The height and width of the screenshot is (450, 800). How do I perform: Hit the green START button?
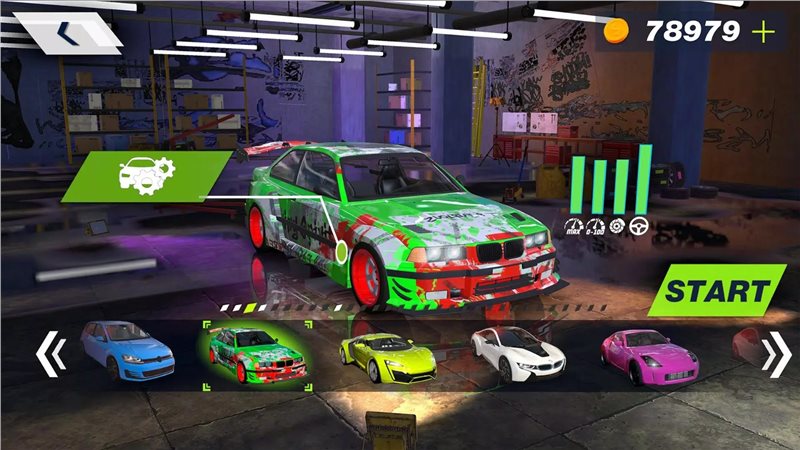pos(712,291)
